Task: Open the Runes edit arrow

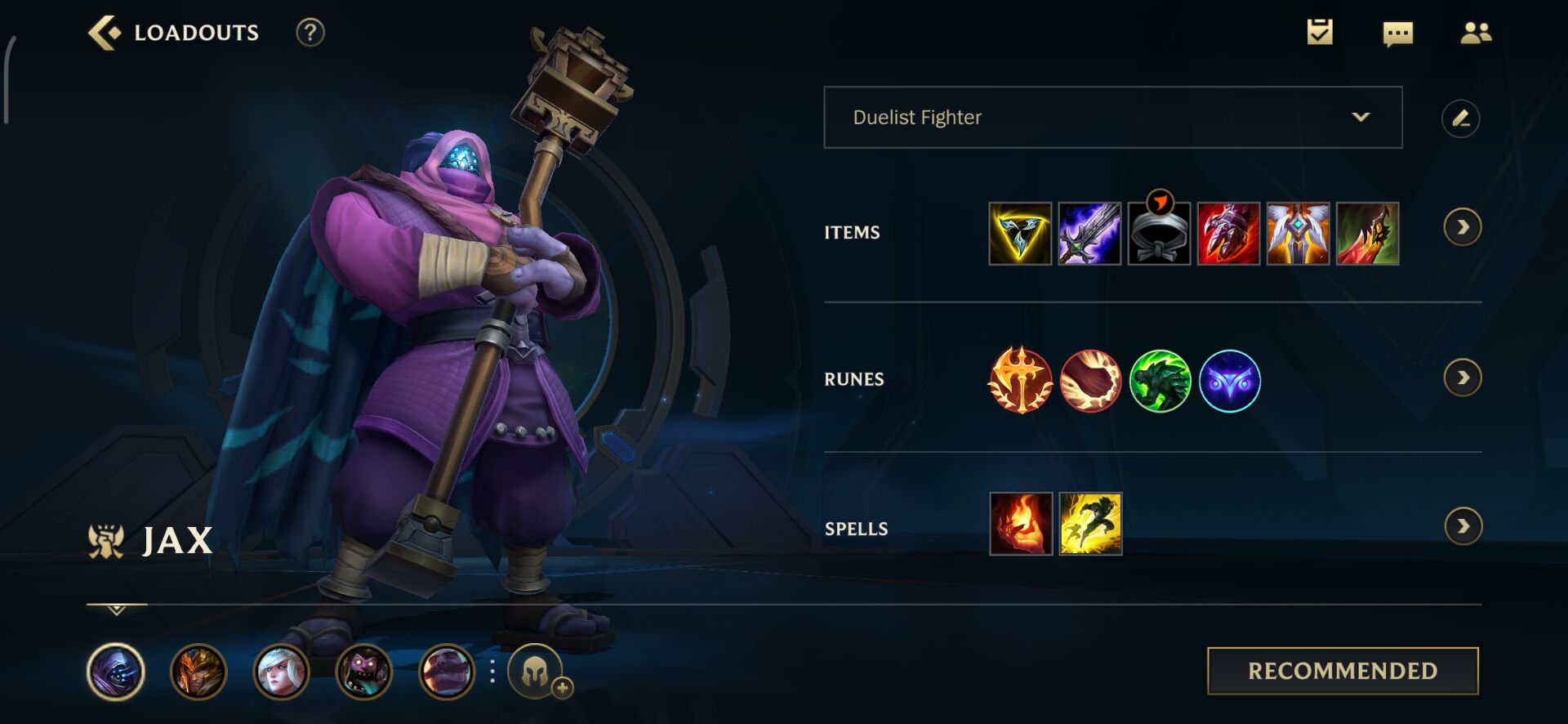Action: pos(1462,378)
